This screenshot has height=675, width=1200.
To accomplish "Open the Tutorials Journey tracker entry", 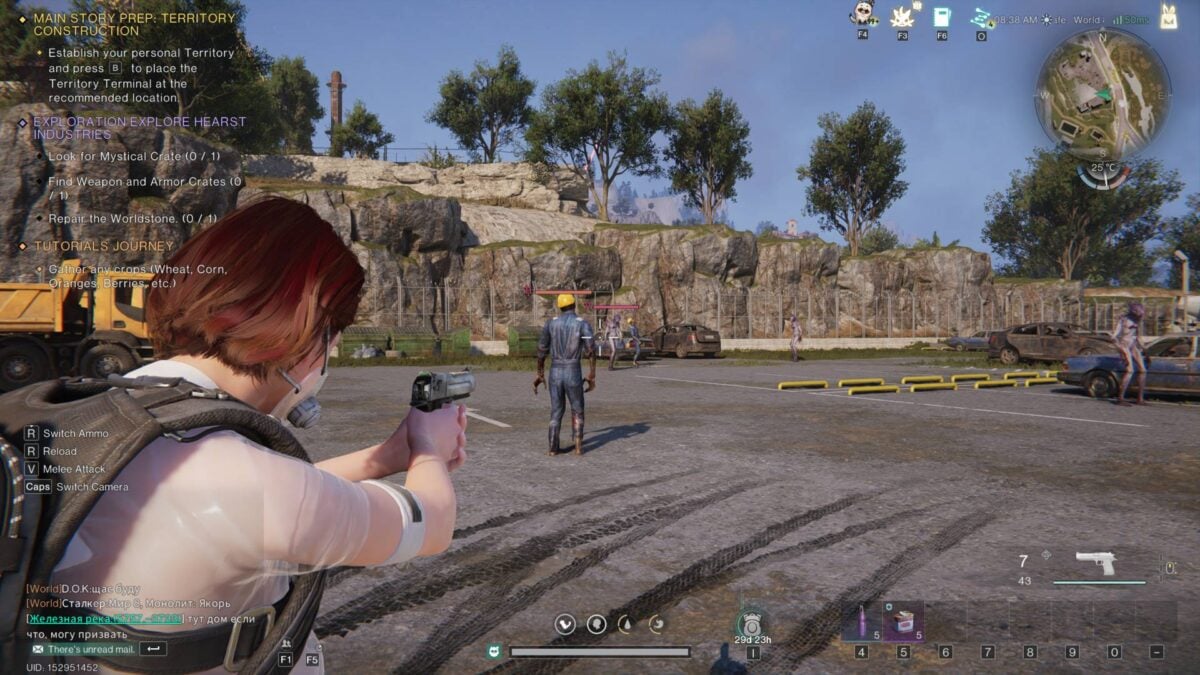I will click(x=103, y=246).
